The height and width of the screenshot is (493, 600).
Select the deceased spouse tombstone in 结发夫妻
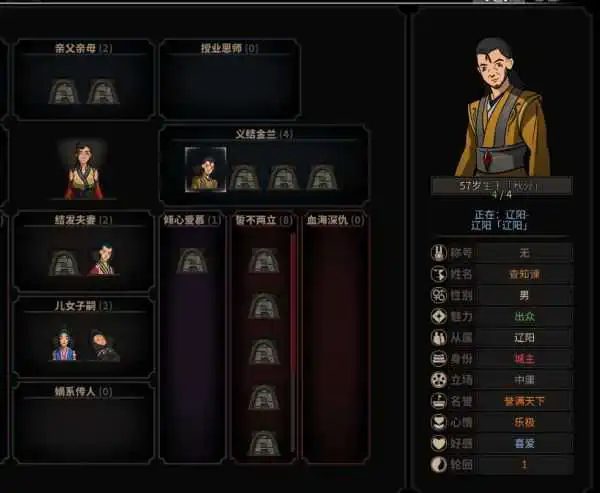[64, 262]
